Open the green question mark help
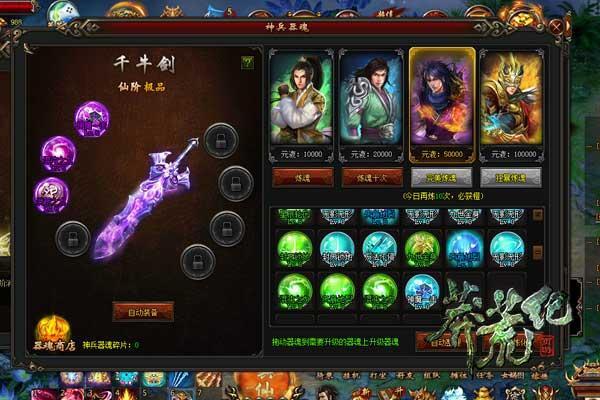 point(247,62)
